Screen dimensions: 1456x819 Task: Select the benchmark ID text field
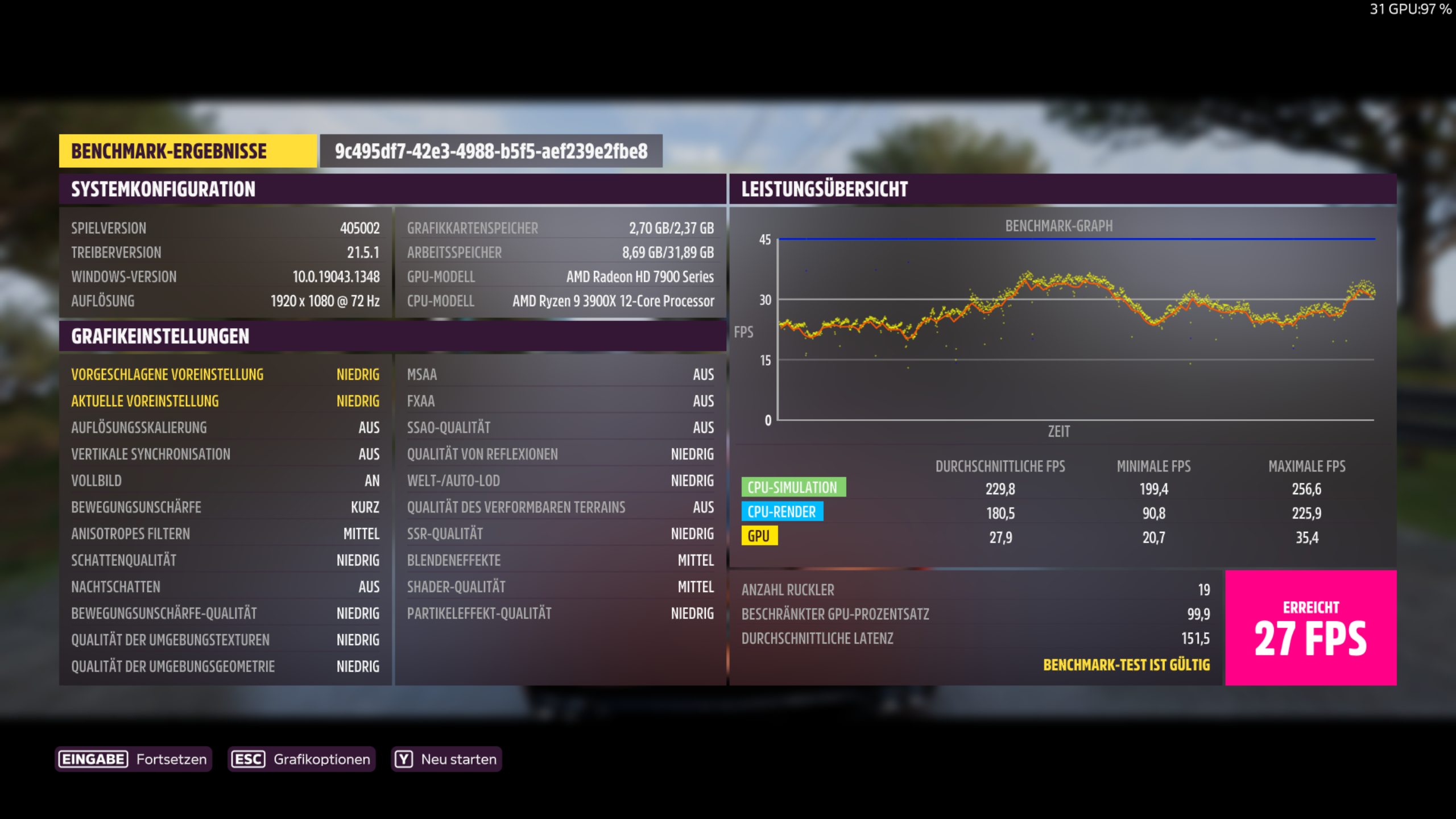[x=491, y=152]
